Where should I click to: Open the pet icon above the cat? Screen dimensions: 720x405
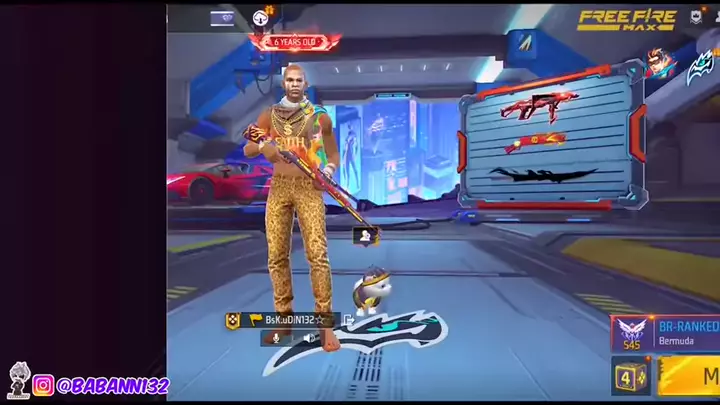[366, 237]
